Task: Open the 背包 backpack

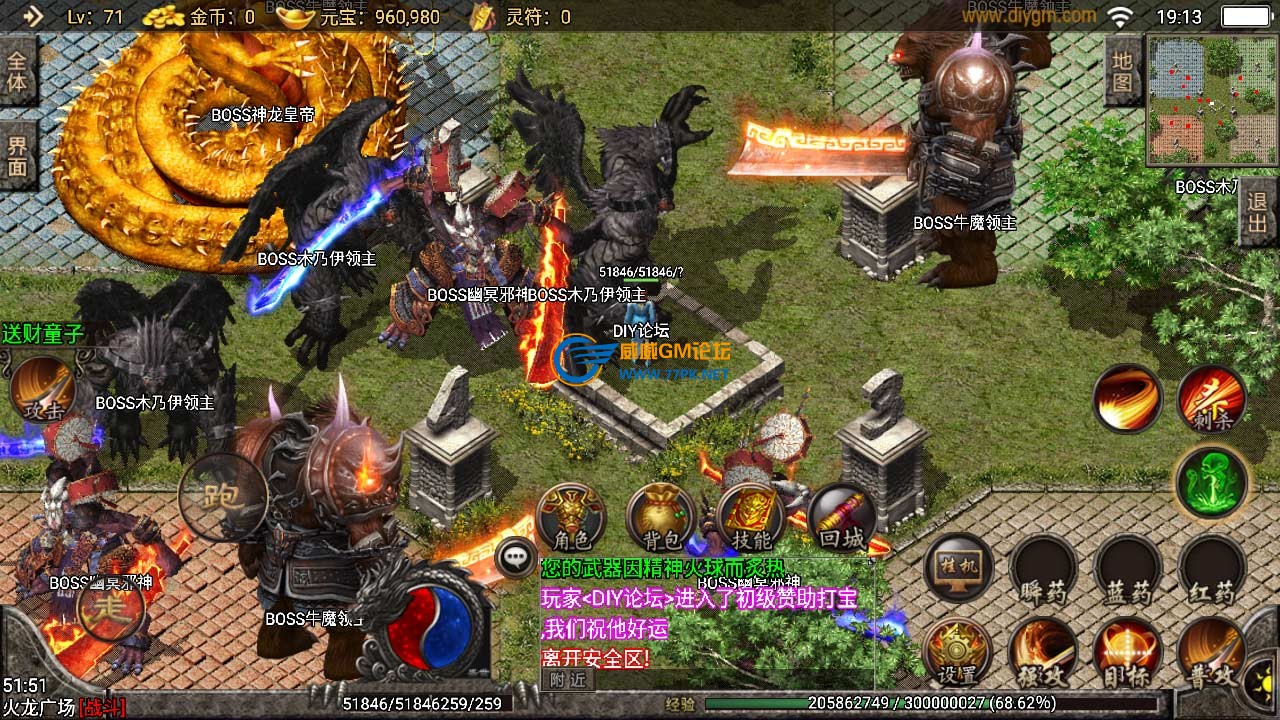Action: point(661,518)
